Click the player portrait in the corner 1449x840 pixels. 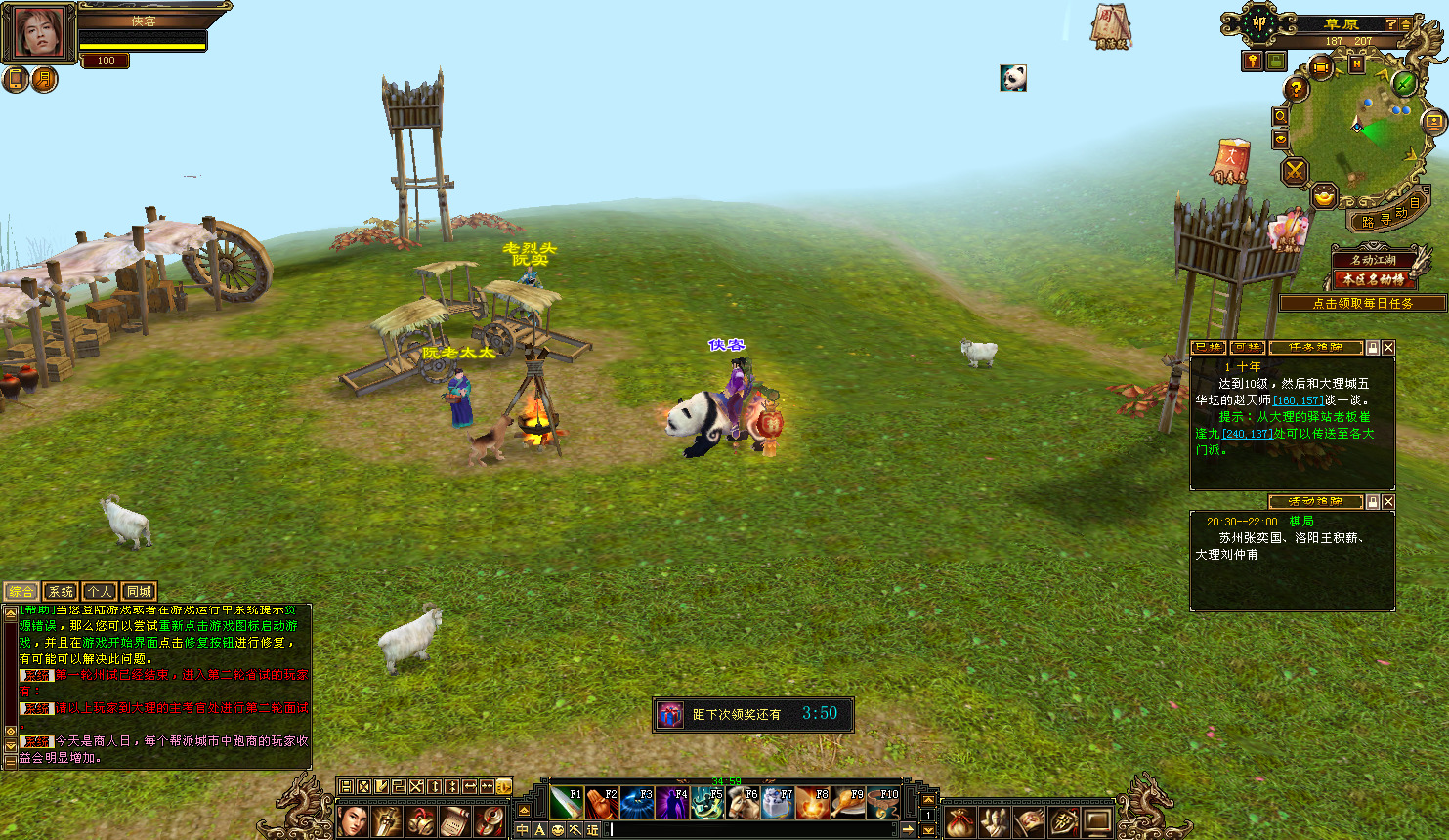pyautogui.click(x=39, y=32)
